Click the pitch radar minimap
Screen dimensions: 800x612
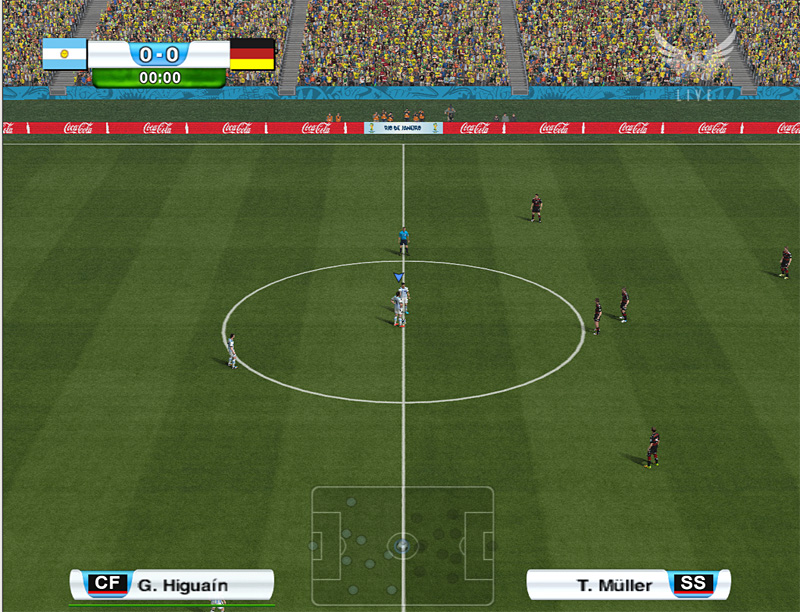(x=402, y=546)
